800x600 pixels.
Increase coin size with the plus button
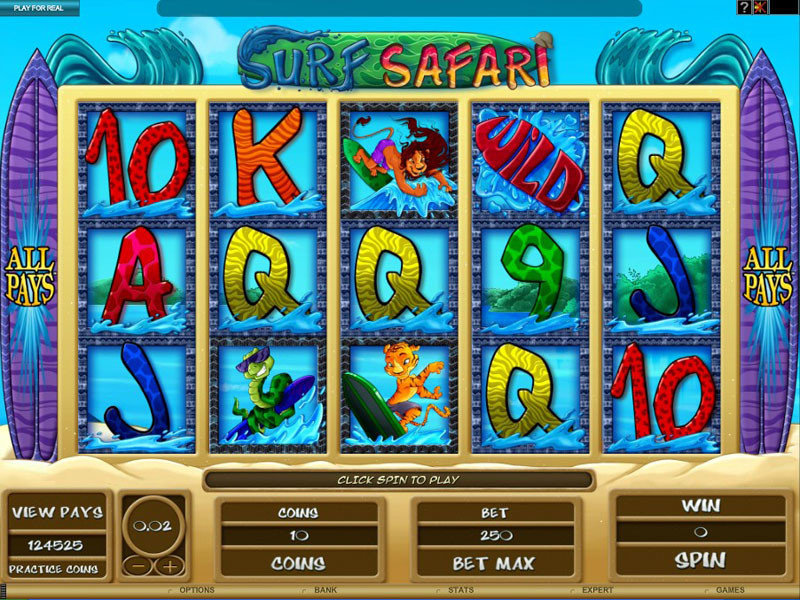[170, 566]
